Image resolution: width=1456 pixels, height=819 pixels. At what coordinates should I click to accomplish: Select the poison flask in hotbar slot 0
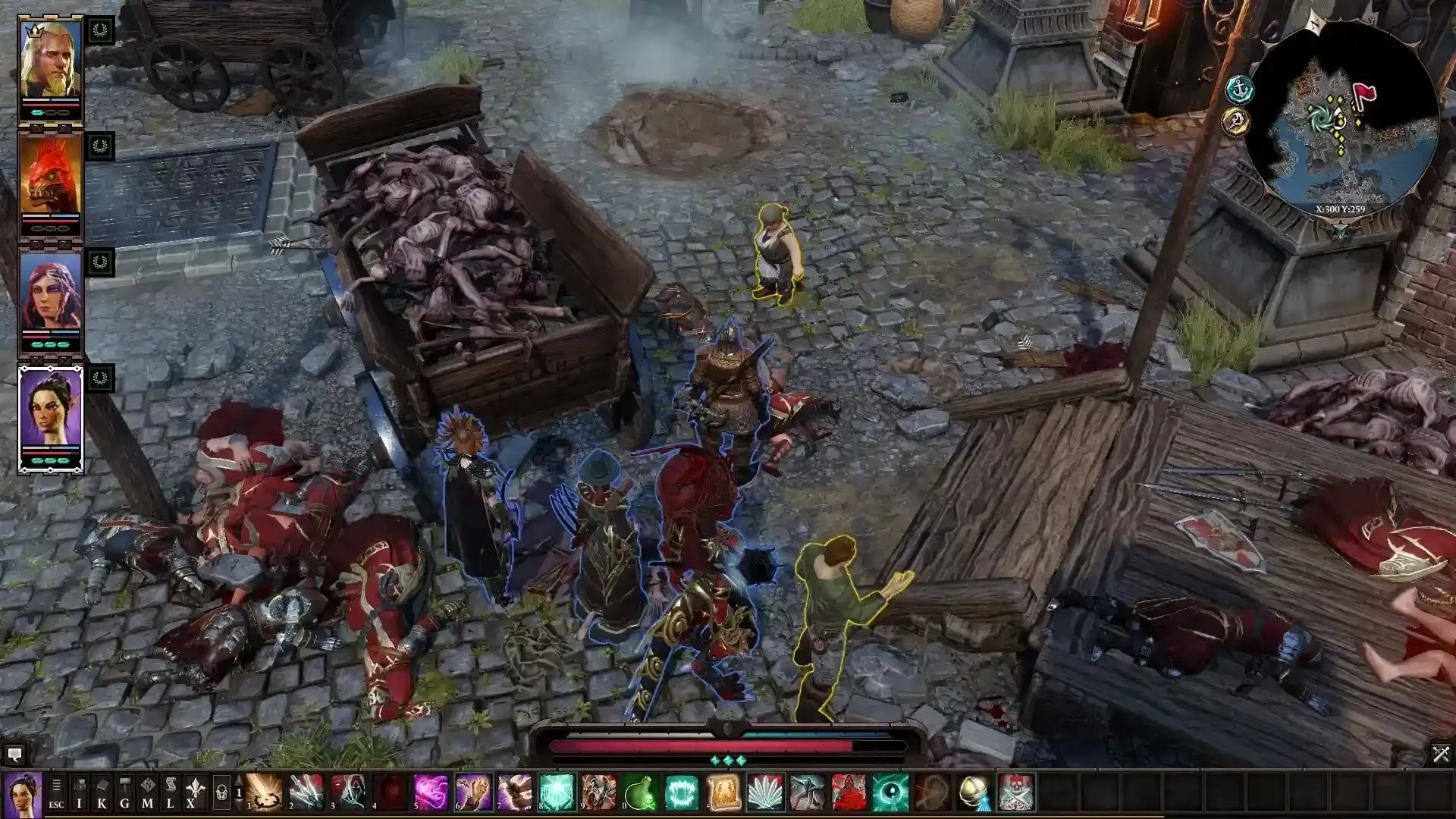(x=642, y=794)
